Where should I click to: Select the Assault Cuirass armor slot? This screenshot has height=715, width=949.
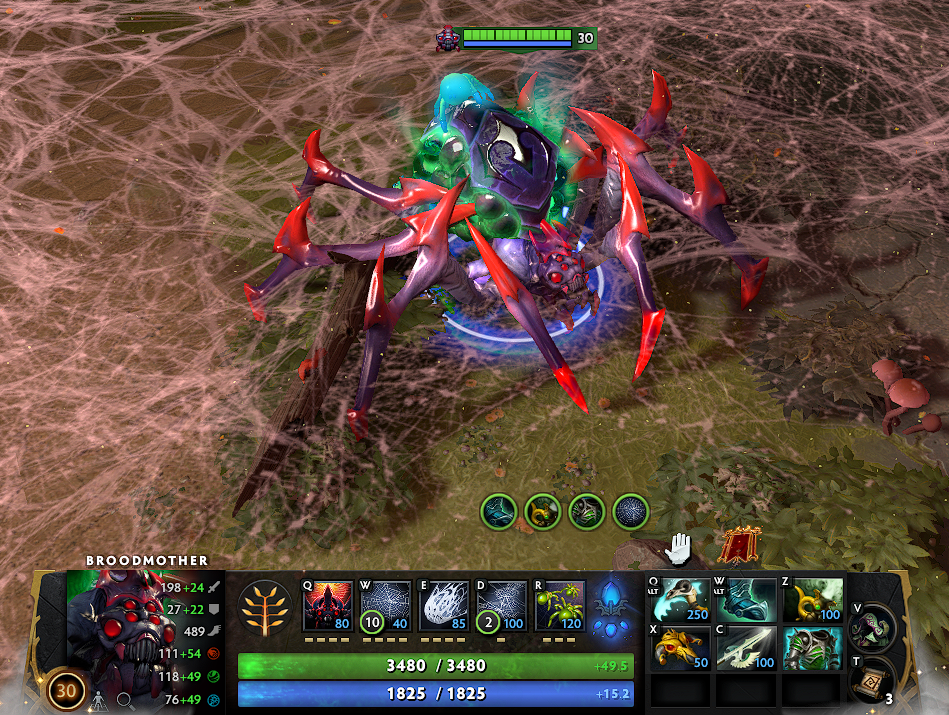pyautogui.click(x=811, y=647)
